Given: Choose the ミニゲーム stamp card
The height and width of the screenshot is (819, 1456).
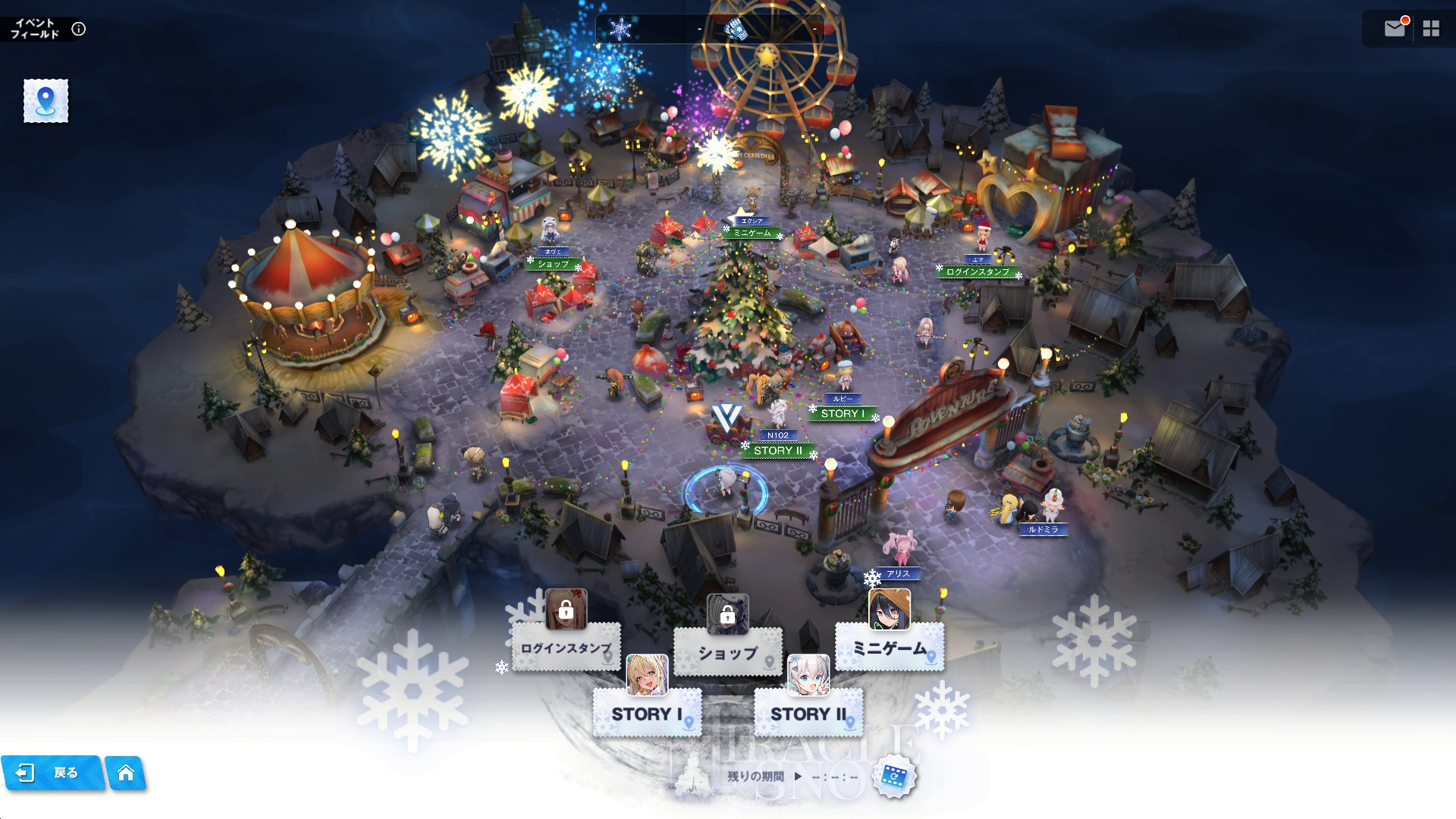Looking at the screenshot, I should pyautogui.click(x=890, y=648).
